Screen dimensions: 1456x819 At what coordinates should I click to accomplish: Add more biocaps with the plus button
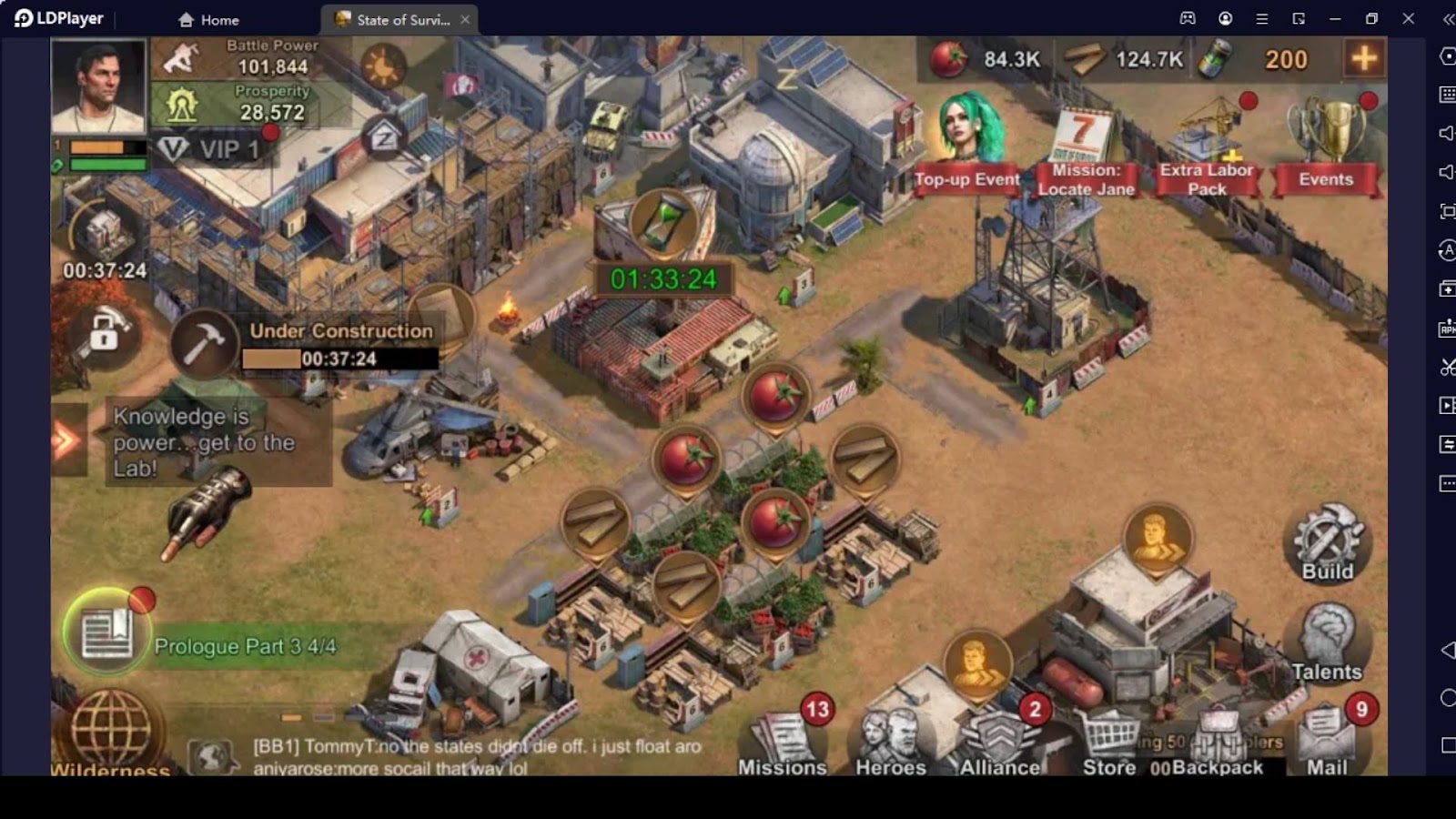tap(1363, 59)
